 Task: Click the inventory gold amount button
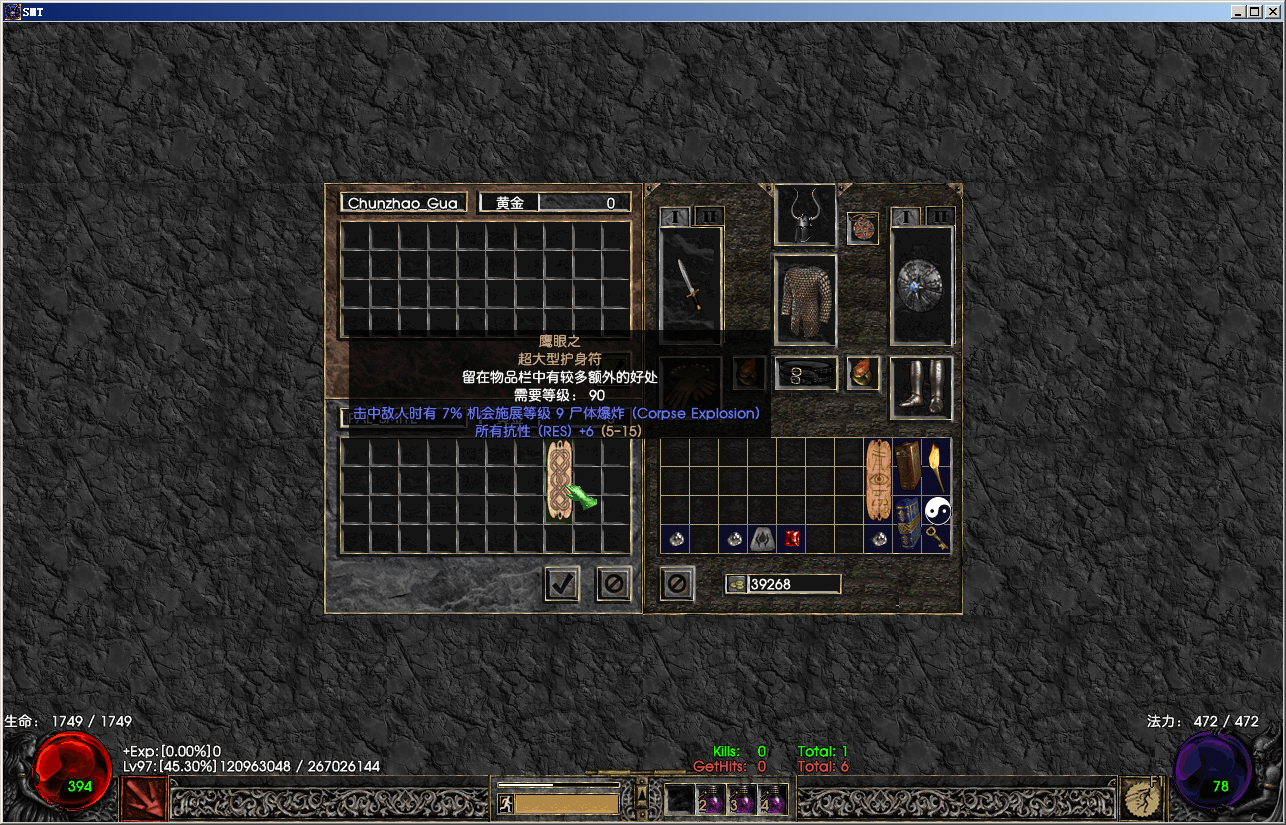tap(736, 584)
